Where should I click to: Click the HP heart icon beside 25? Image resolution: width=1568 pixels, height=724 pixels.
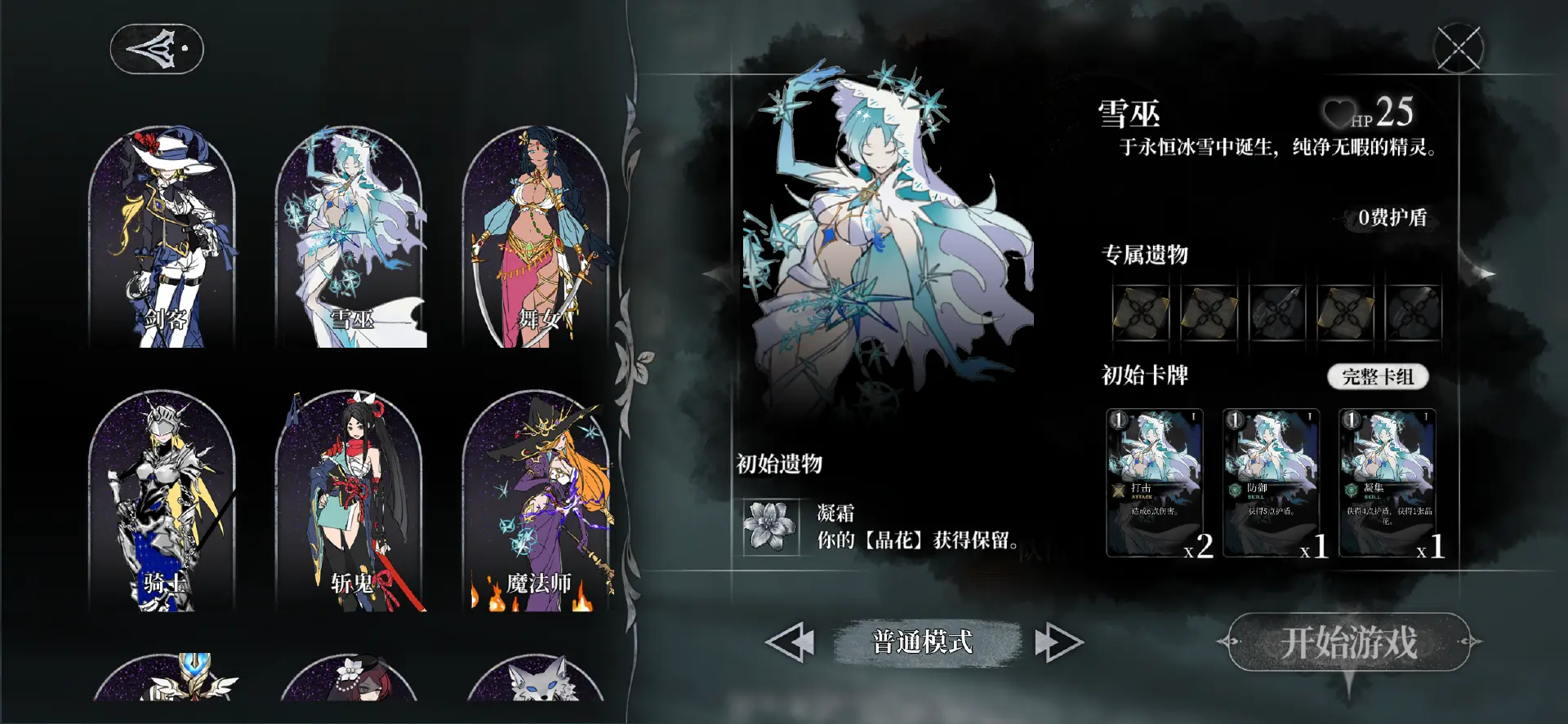click(1341, 113)
